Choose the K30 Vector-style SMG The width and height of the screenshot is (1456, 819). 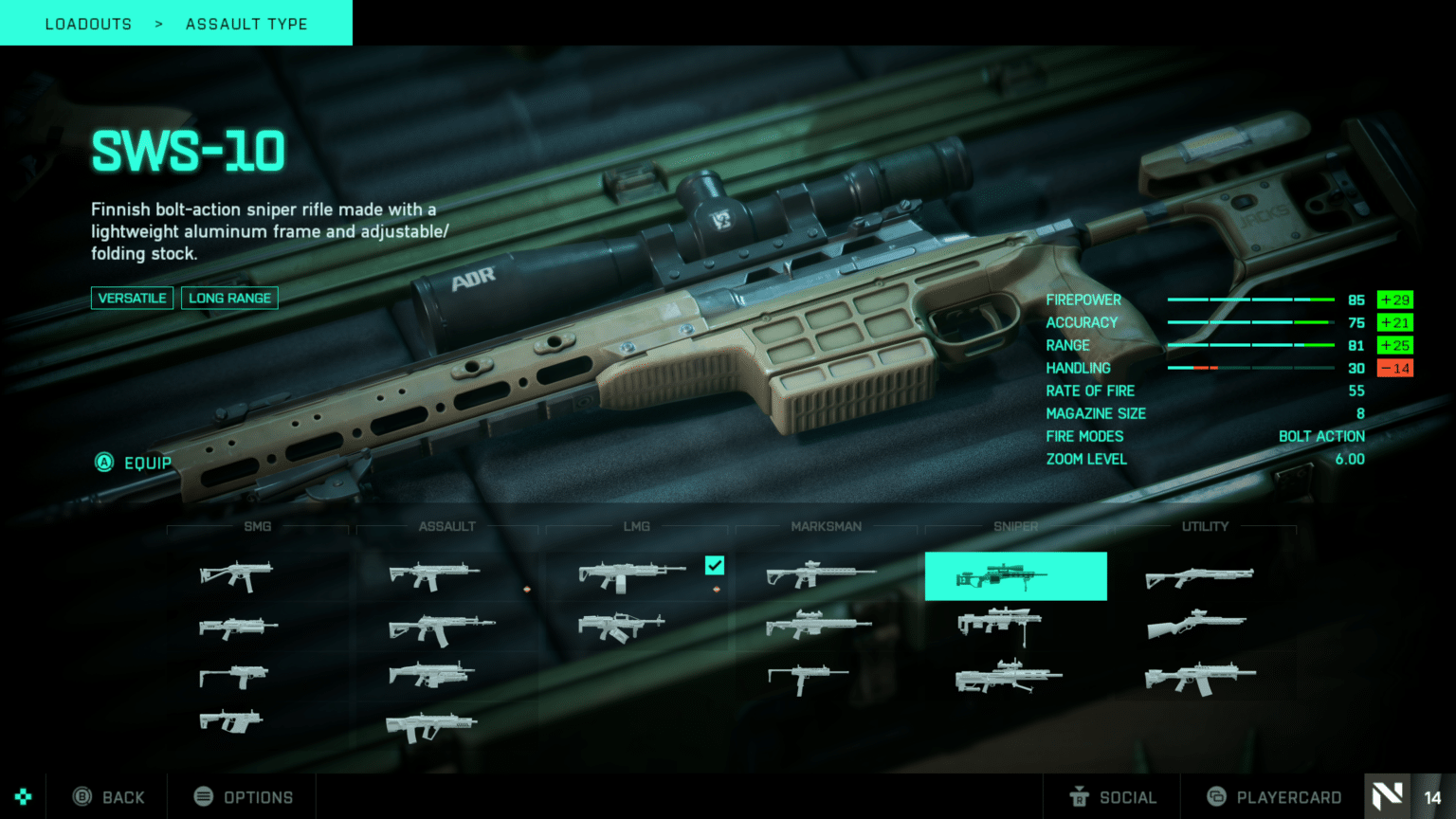230,722
